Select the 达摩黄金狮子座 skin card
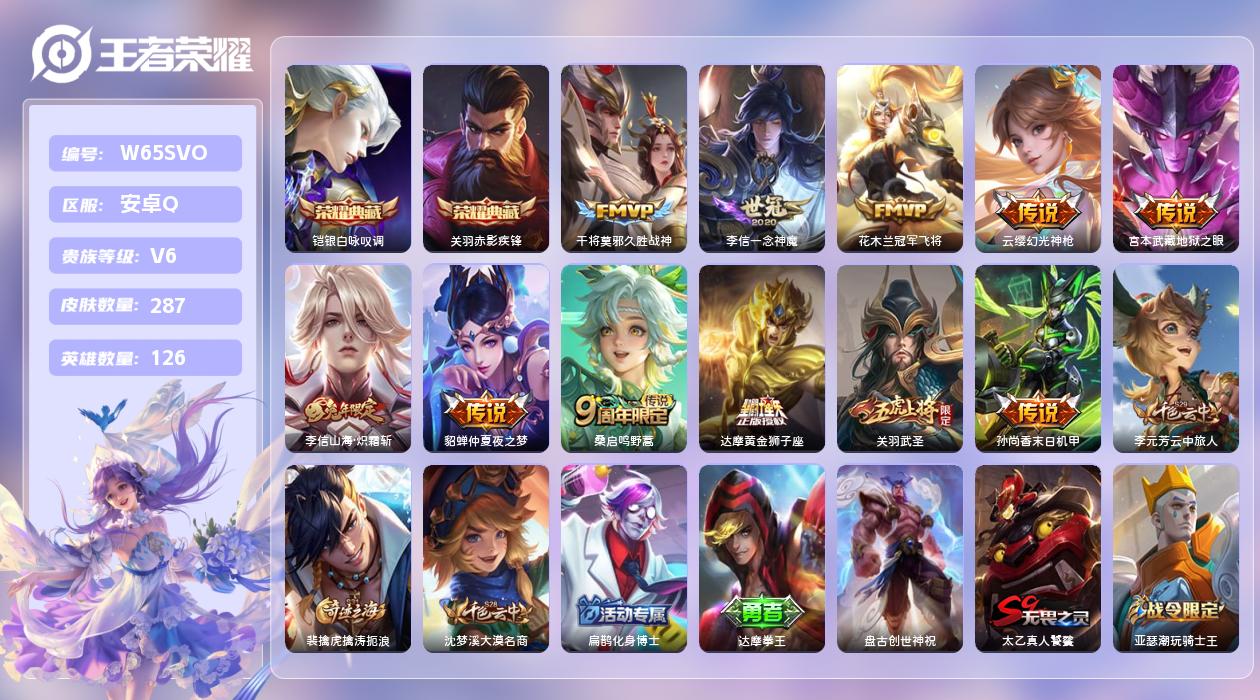This screenshot has height=700, width=1260. click(x=762, y=358)
